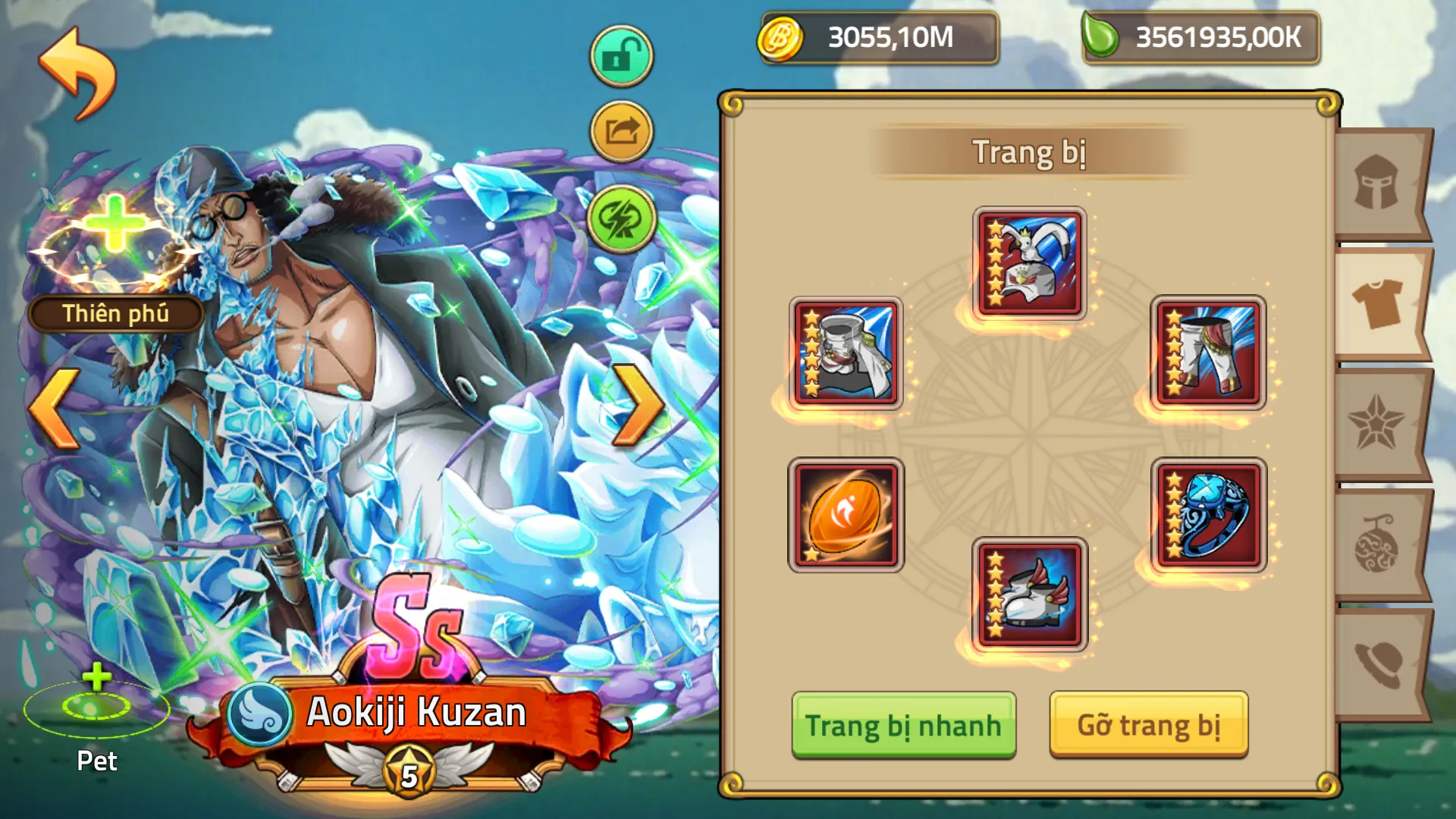The width and height of the screenshot is (1456, 819).
Task: Select the blue ring equipment slot
Action: [x=1213, y=516]
